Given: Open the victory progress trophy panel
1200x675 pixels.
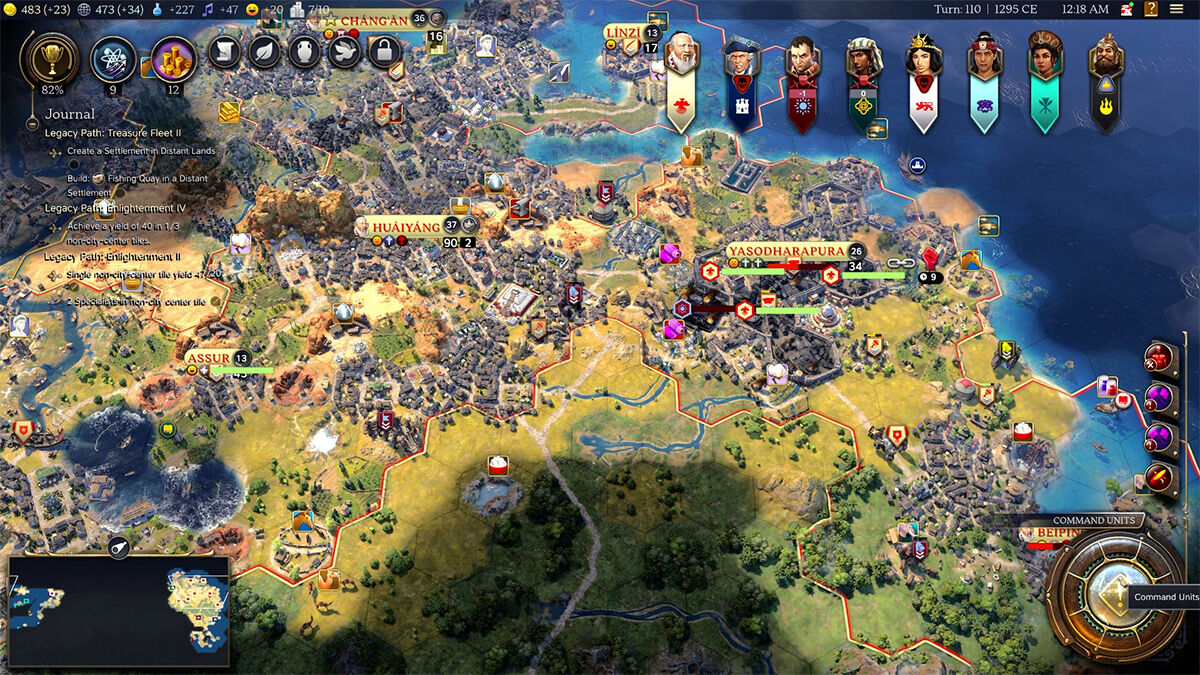Looking at the screenshot, I should click(47, 59).
